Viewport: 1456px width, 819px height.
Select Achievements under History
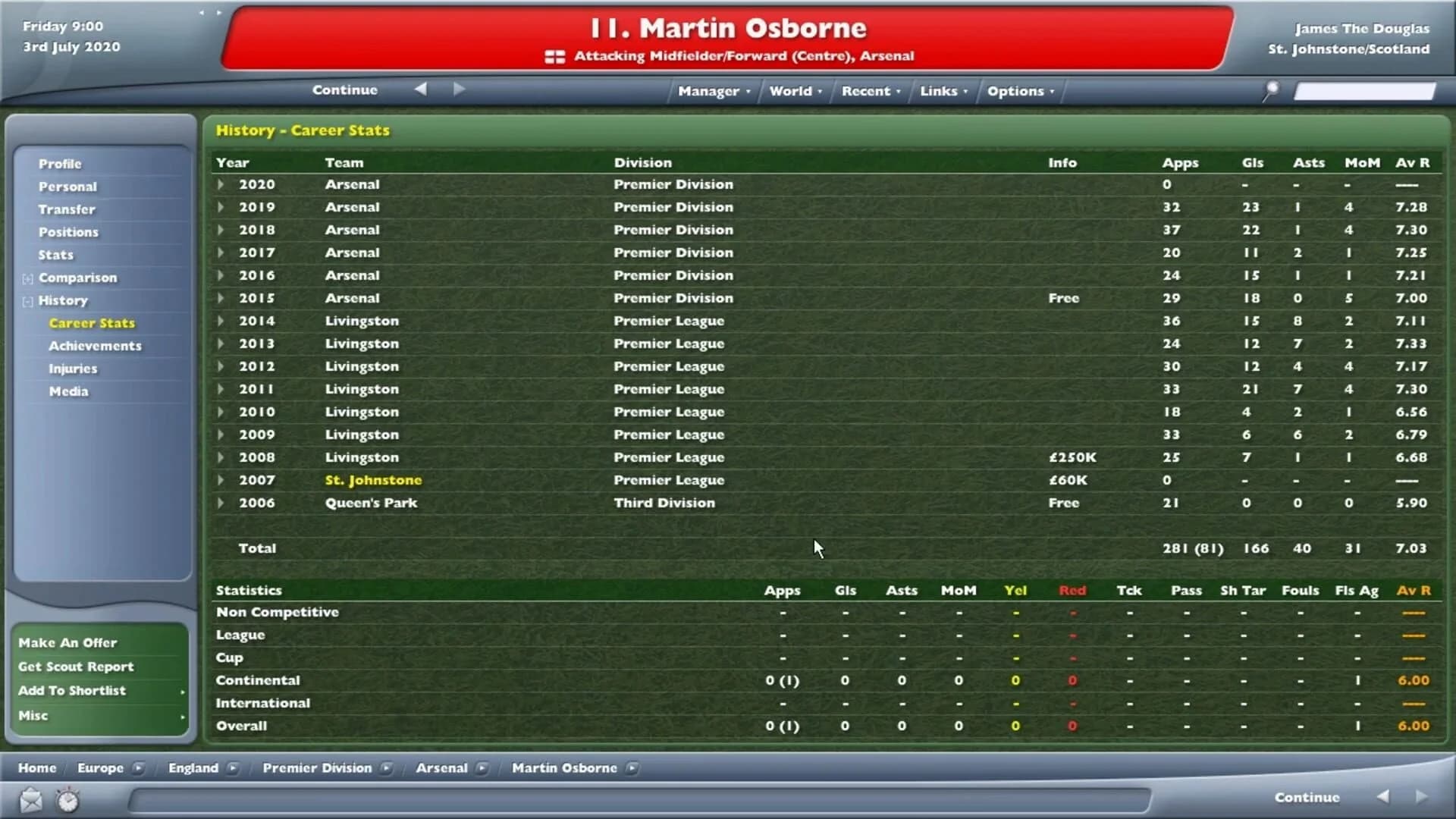point(96,346)
